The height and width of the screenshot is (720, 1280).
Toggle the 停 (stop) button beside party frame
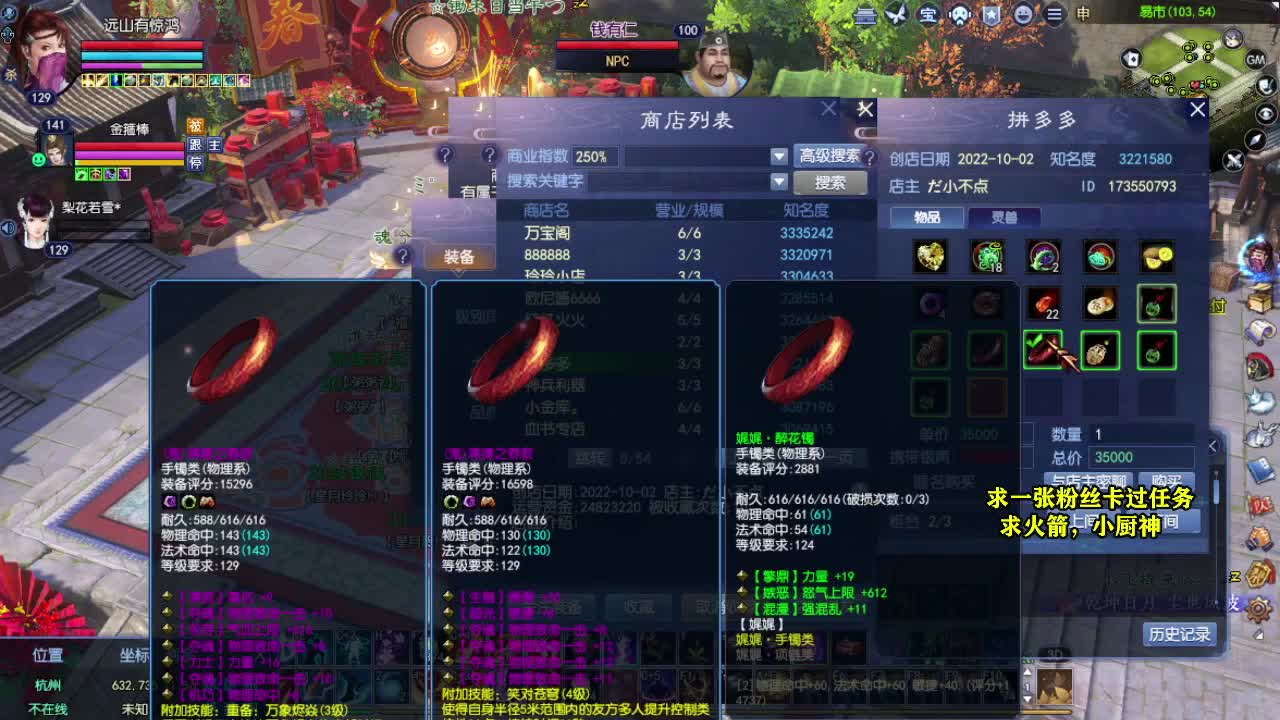[x=196, y=161]
